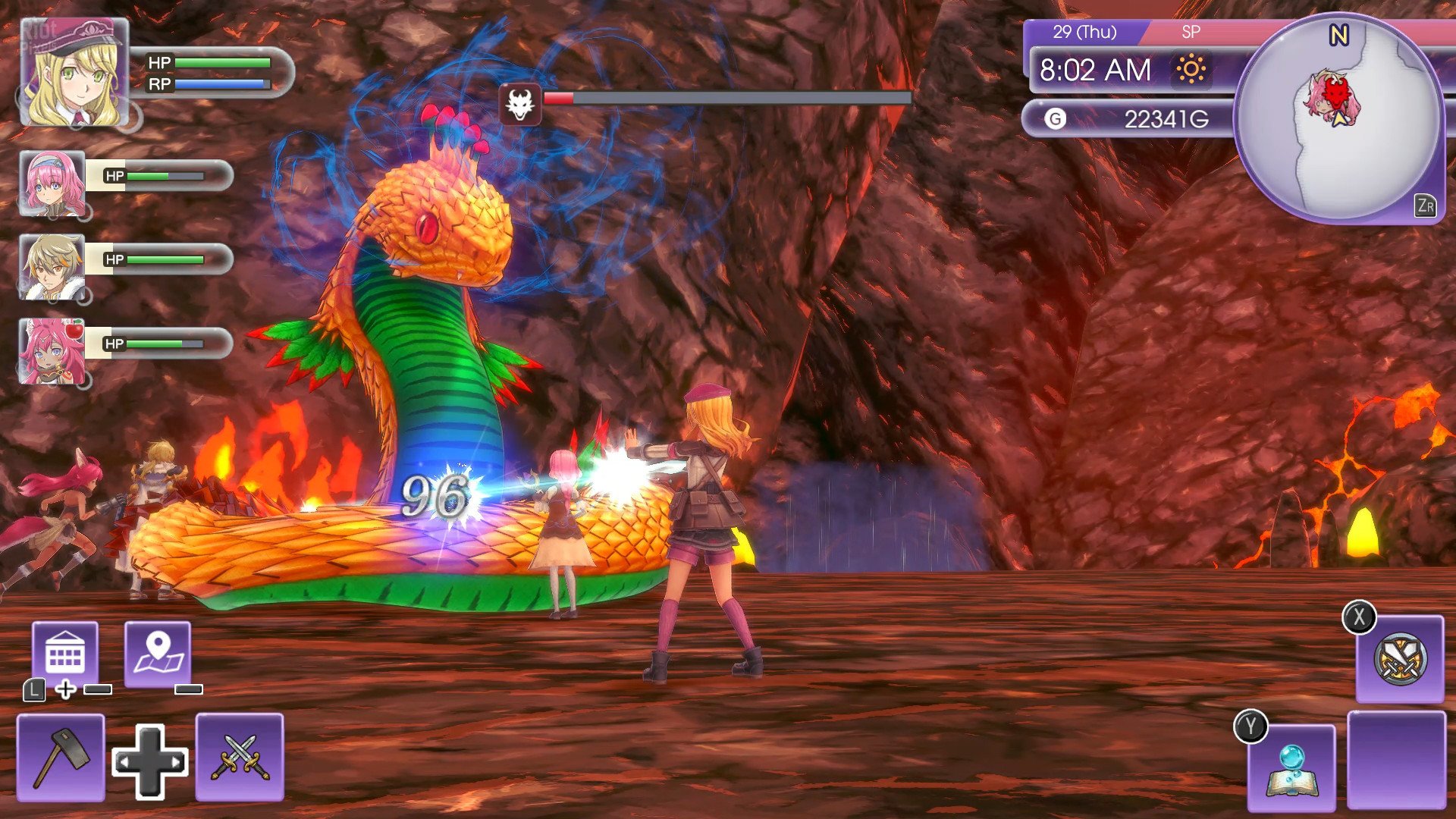Use the crystal orb spellbook slot
This screenshot has width=1456, height=819.
pos(1291,767)
